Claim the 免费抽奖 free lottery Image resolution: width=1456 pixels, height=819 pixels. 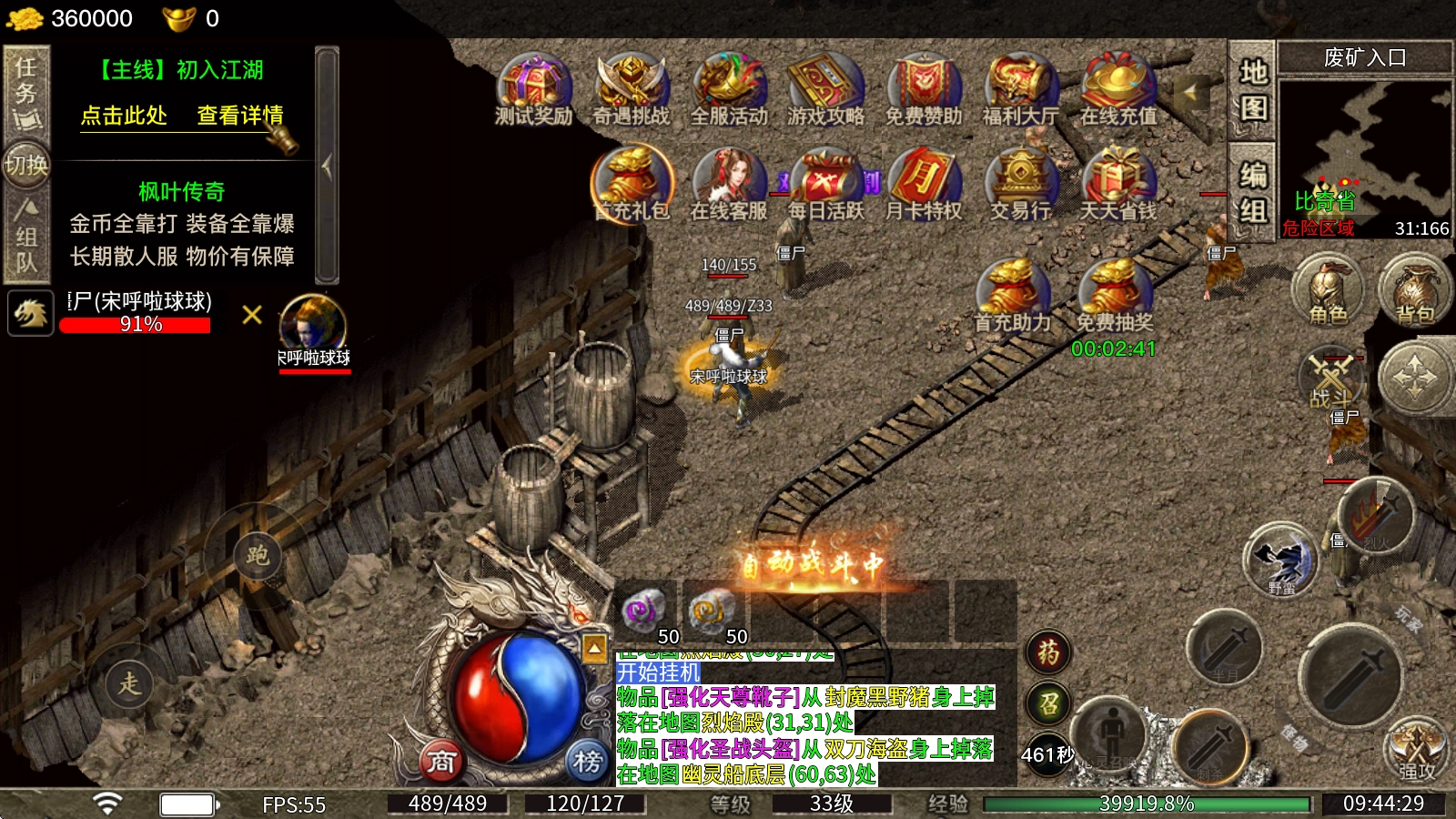pyautogui.click(x=1114, y=296)
